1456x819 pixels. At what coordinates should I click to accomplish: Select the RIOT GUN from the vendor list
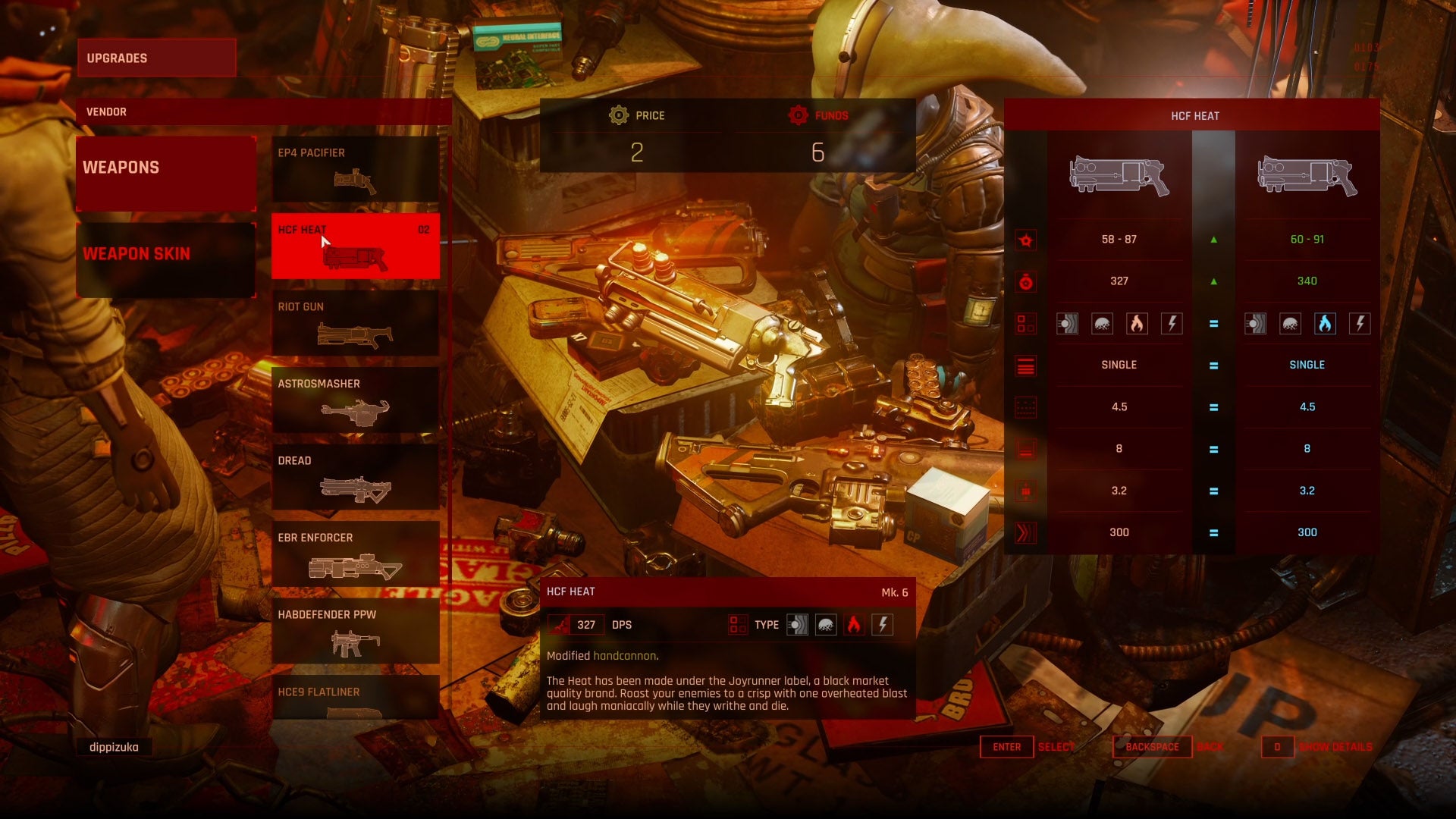coord(355,322)
